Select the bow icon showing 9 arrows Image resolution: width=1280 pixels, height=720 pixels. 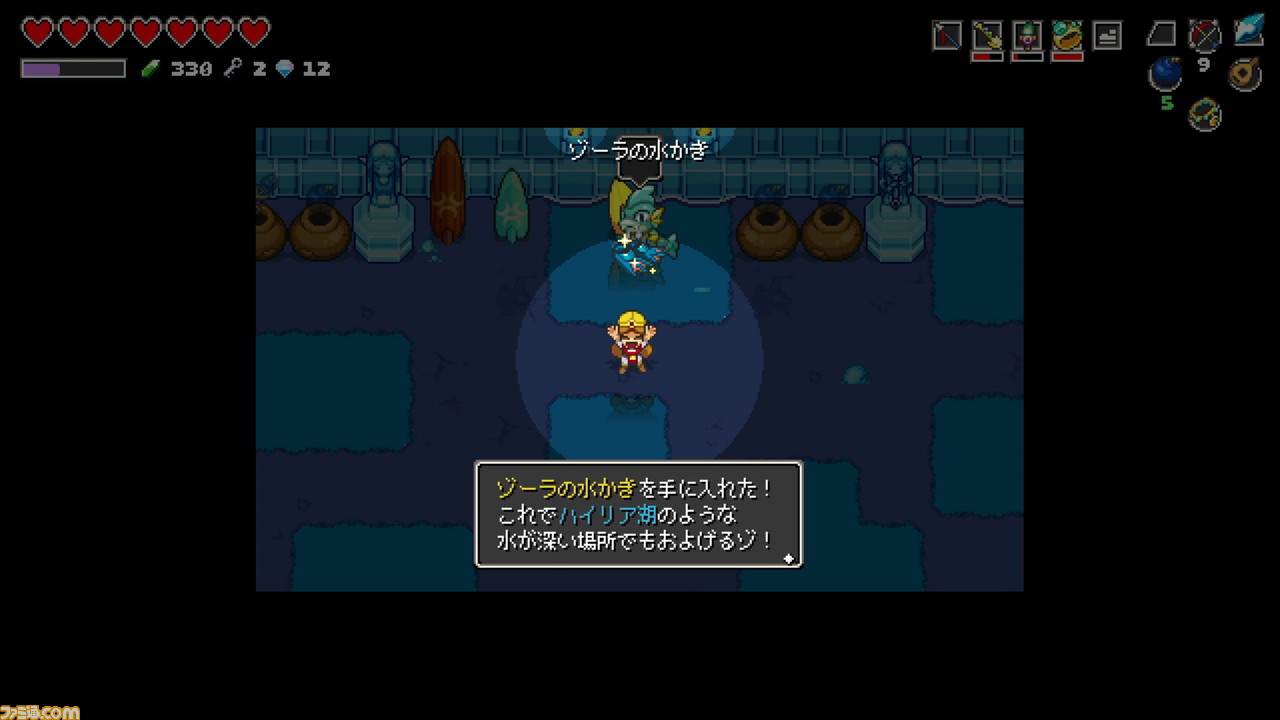pos(1205,36)
